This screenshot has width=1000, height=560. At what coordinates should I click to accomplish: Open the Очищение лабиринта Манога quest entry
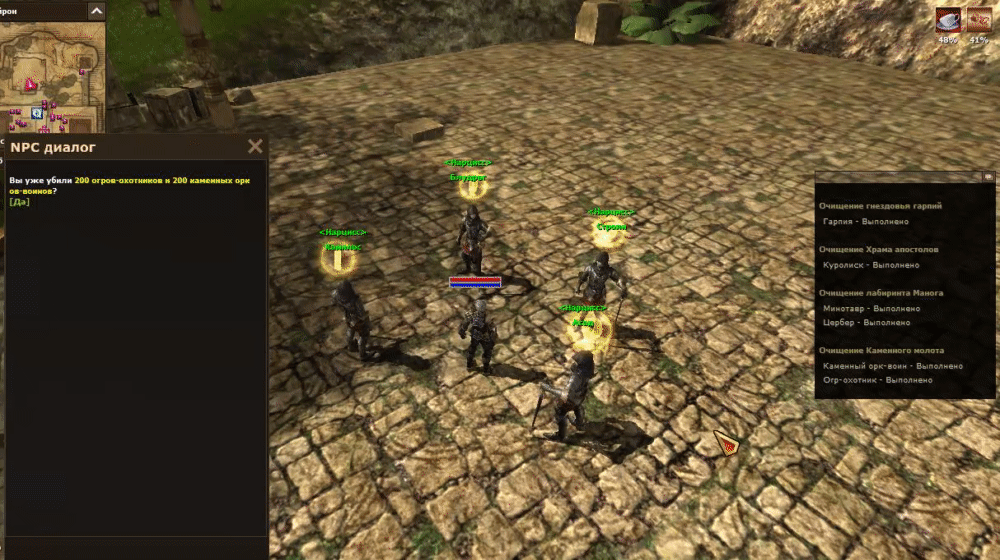pos(881,293)
